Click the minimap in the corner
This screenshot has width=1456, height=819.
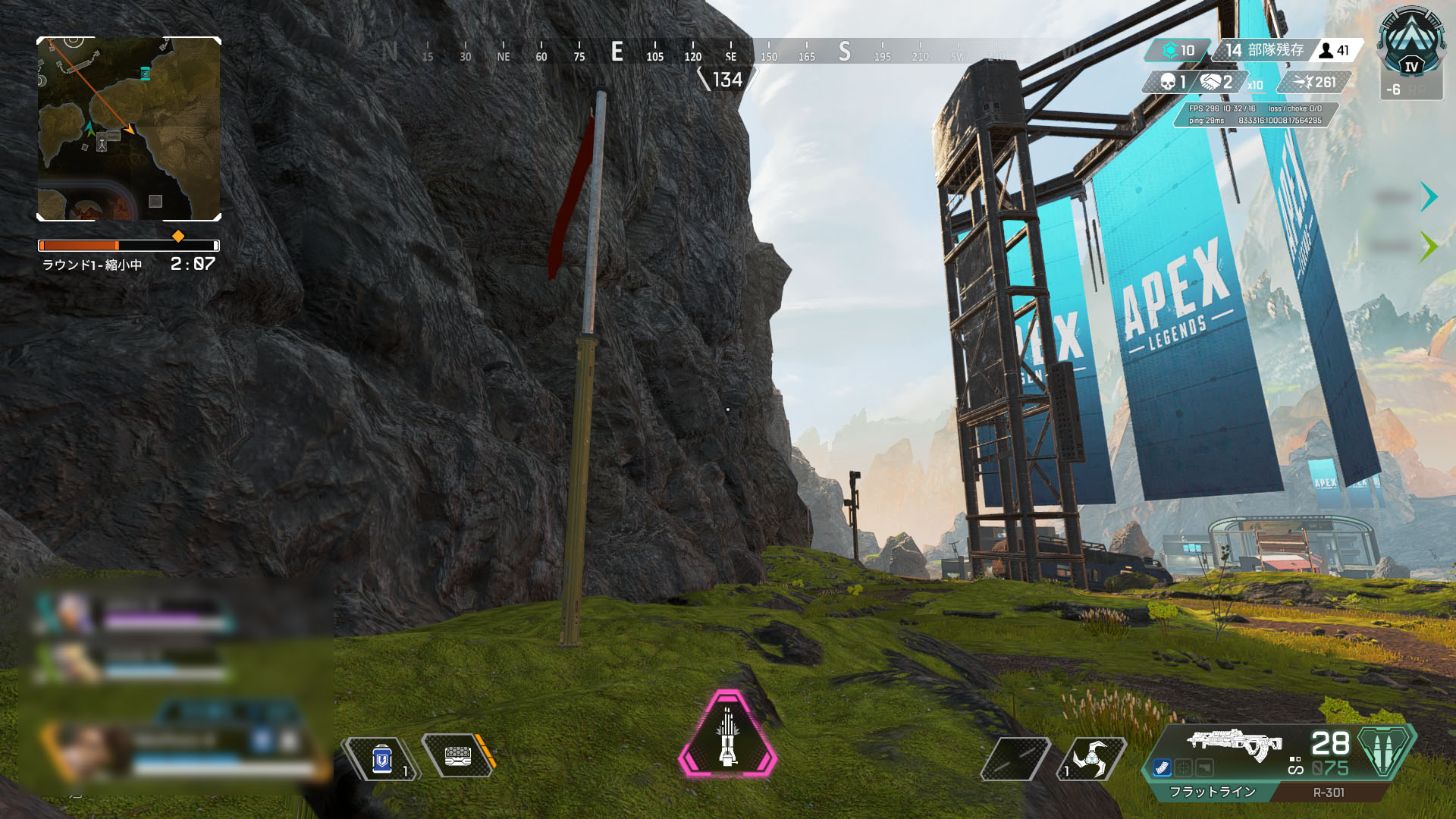pos(129,129)
